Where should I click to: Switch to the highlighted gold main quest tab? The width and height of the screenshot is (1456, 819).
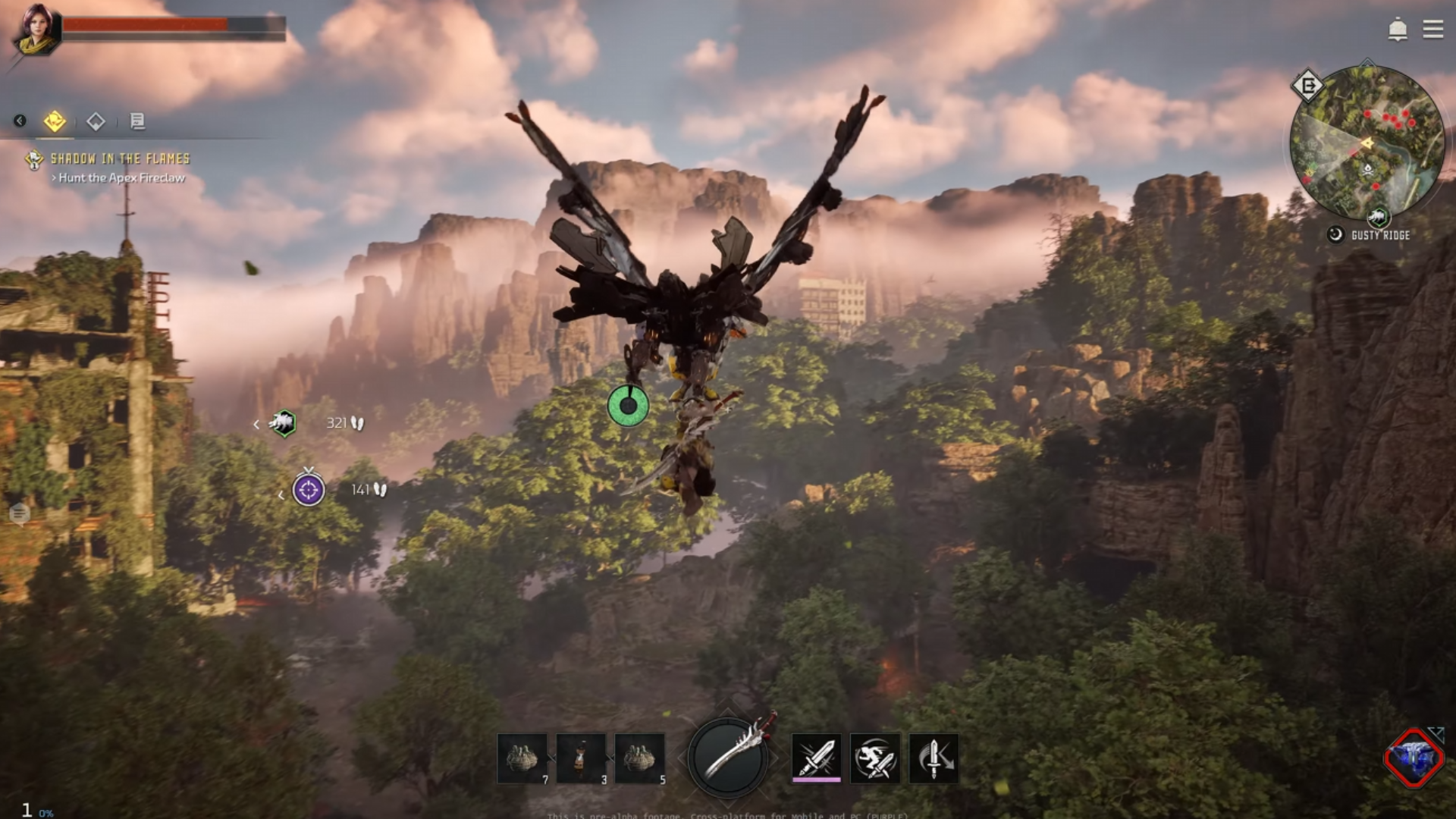tap(55, 121)
